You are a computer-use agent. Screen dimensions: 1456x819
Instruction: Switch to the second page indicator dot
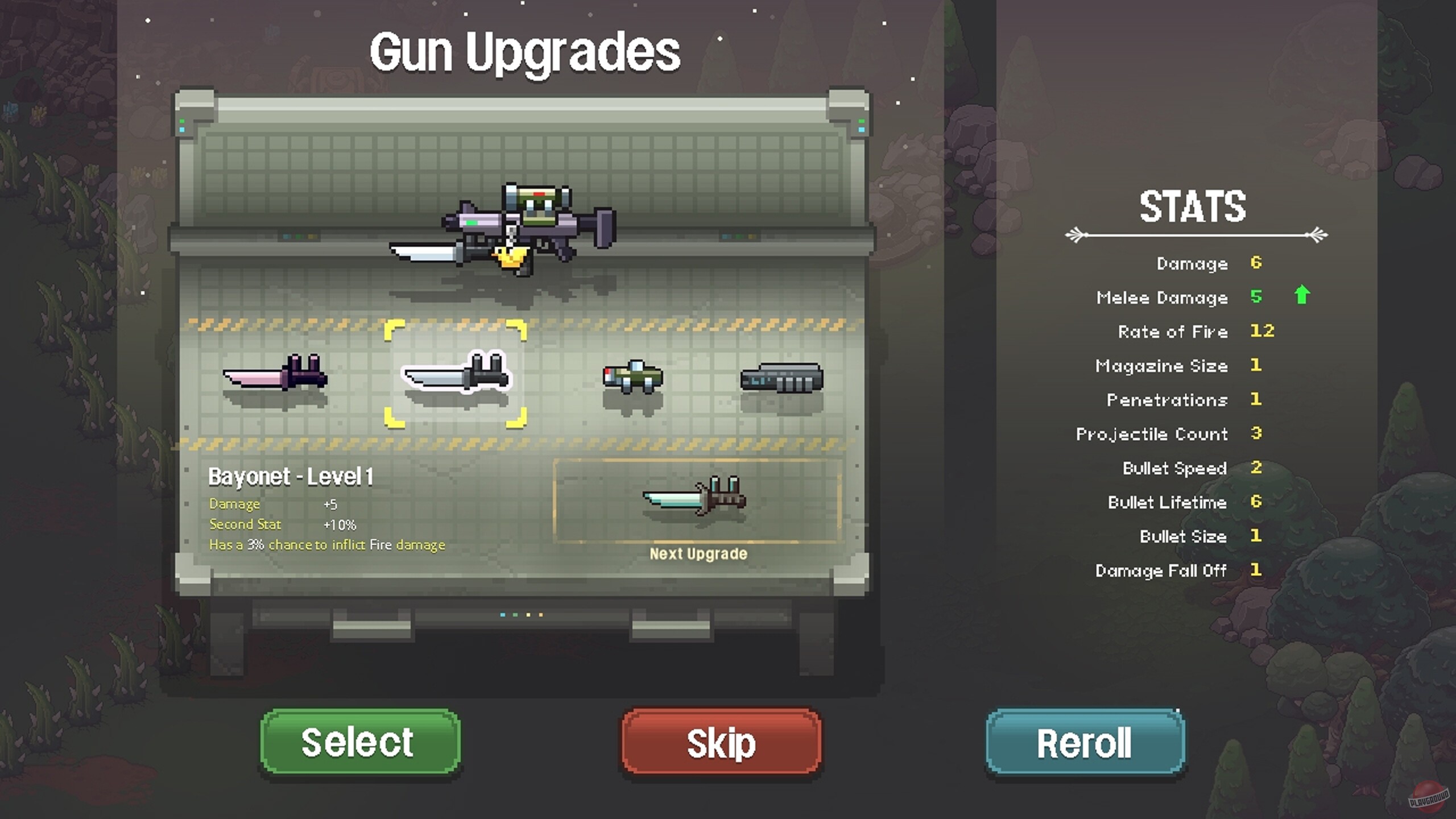click(515, 615)
